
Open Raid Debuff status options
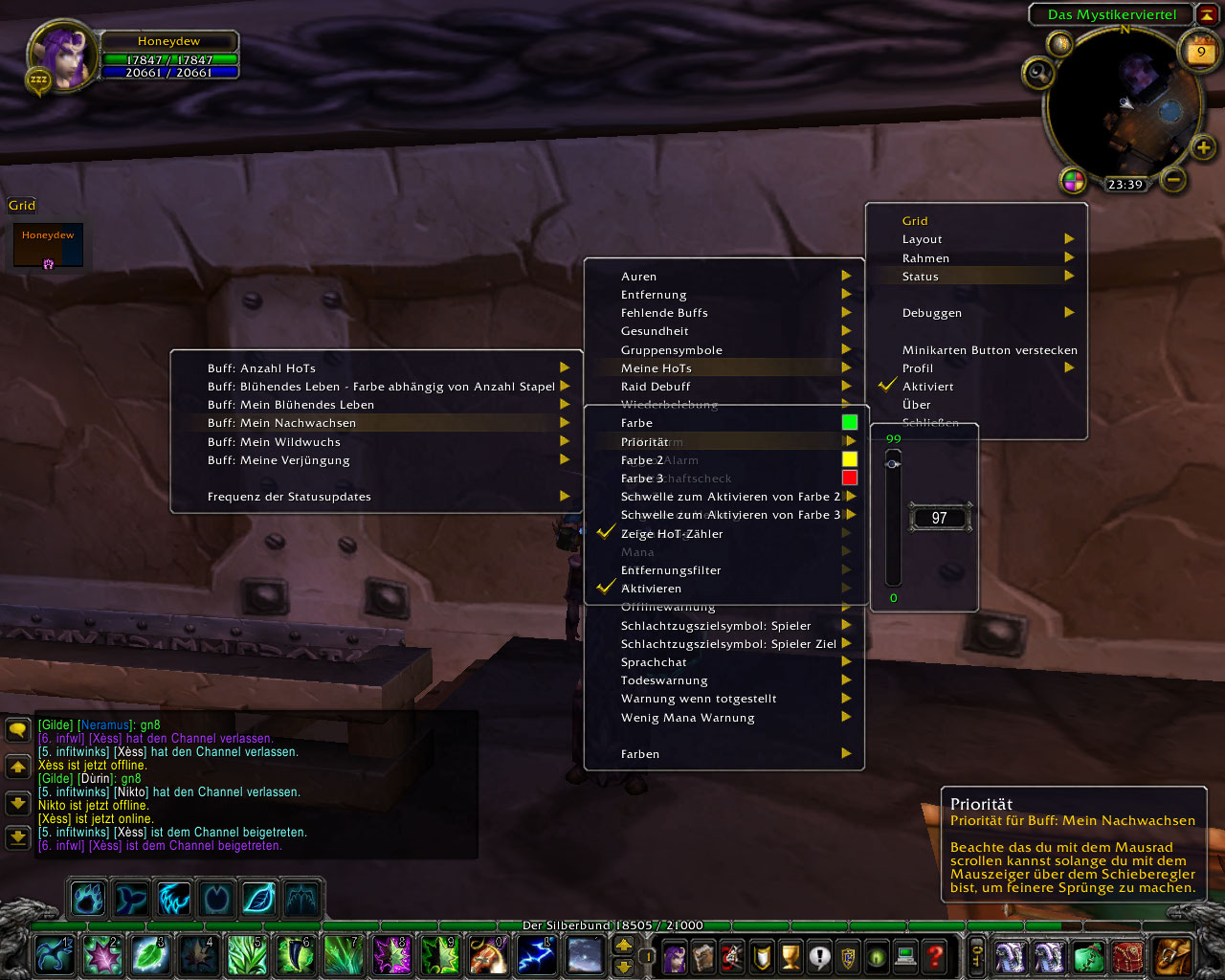coord(656,387)
